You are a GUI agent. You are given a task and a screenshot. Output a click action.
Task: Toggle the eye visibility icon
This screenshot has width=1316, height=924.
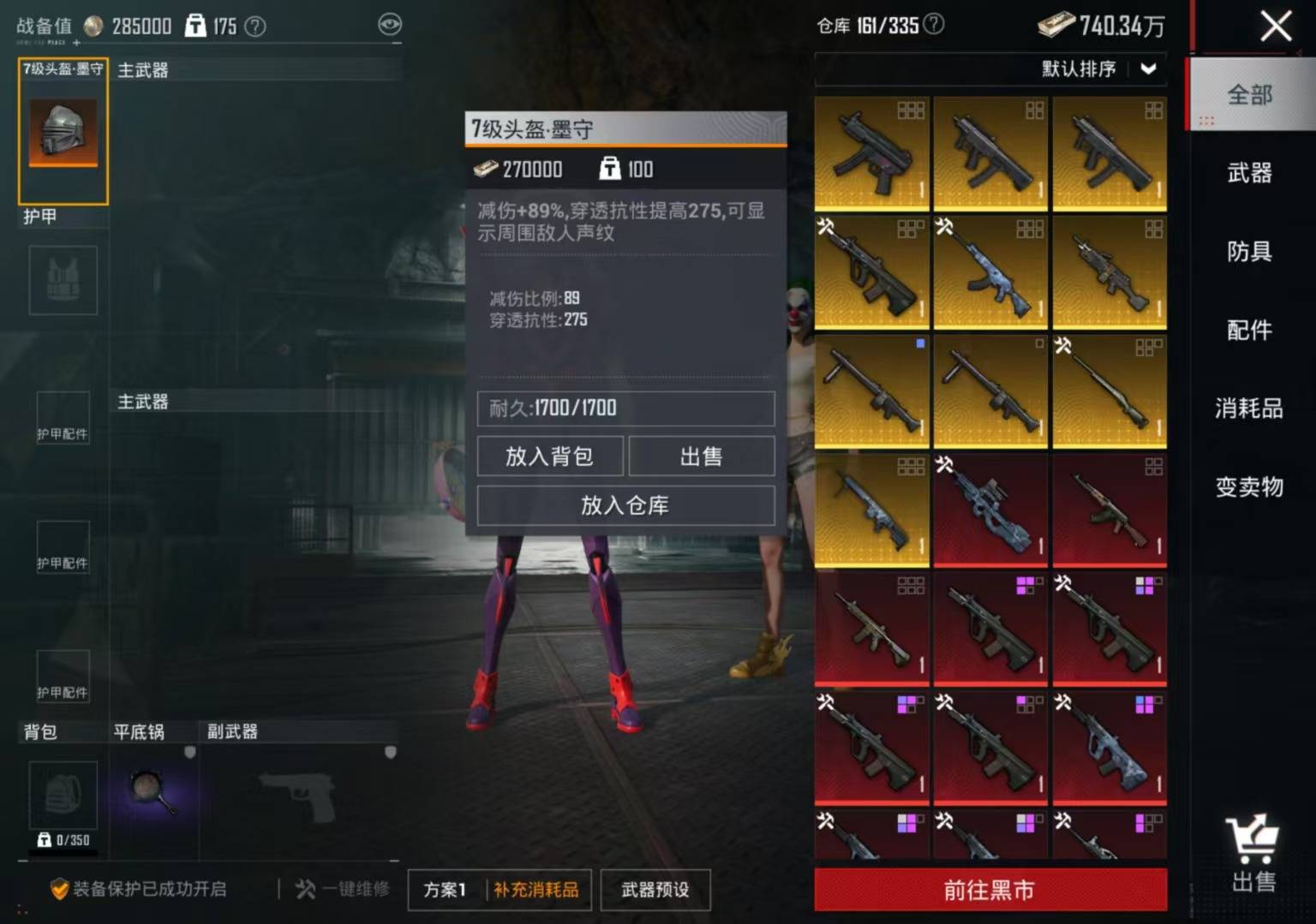[390, 24]
